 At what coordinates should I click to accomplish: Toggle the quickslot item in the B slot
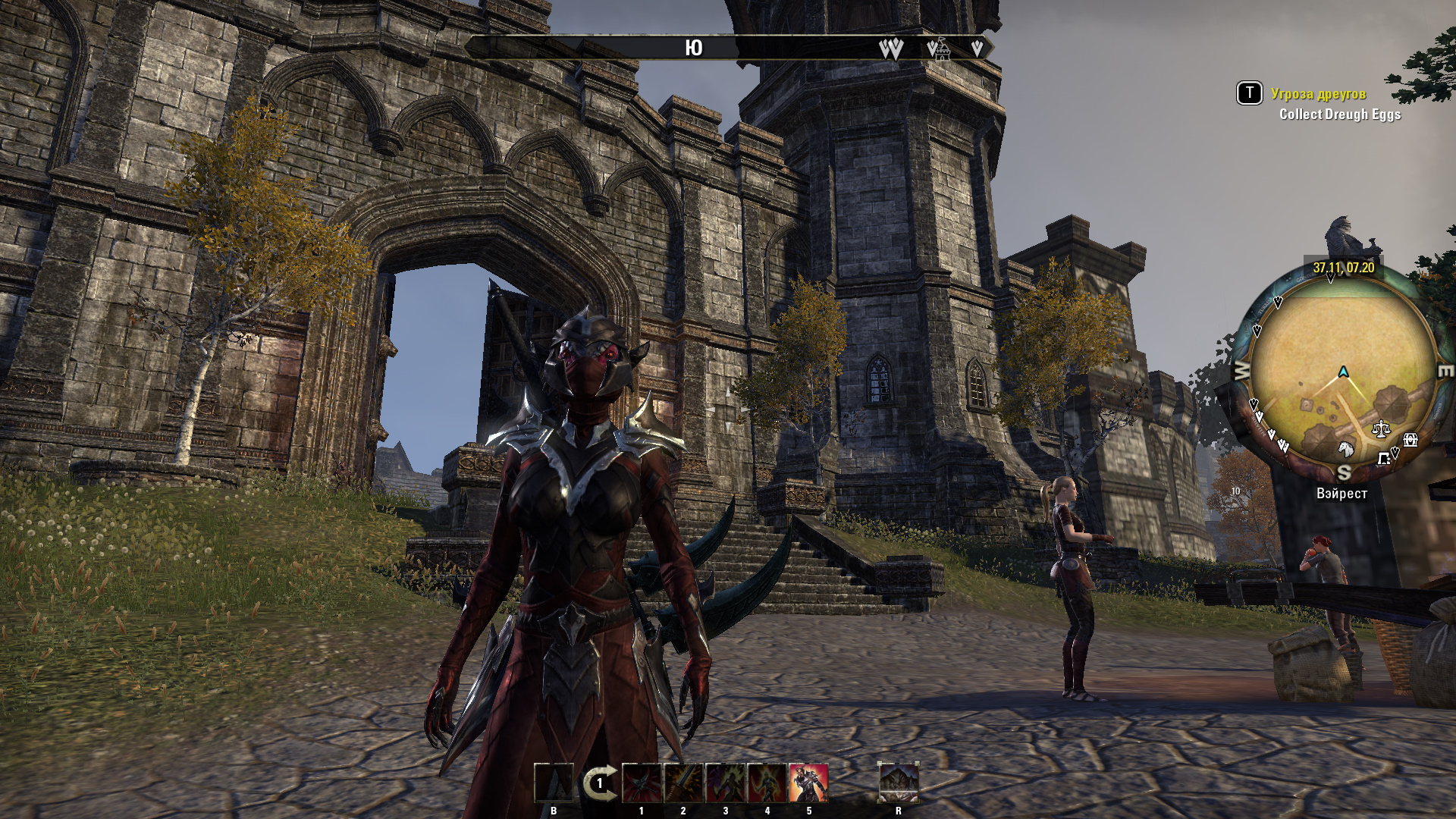click(553, 783)
